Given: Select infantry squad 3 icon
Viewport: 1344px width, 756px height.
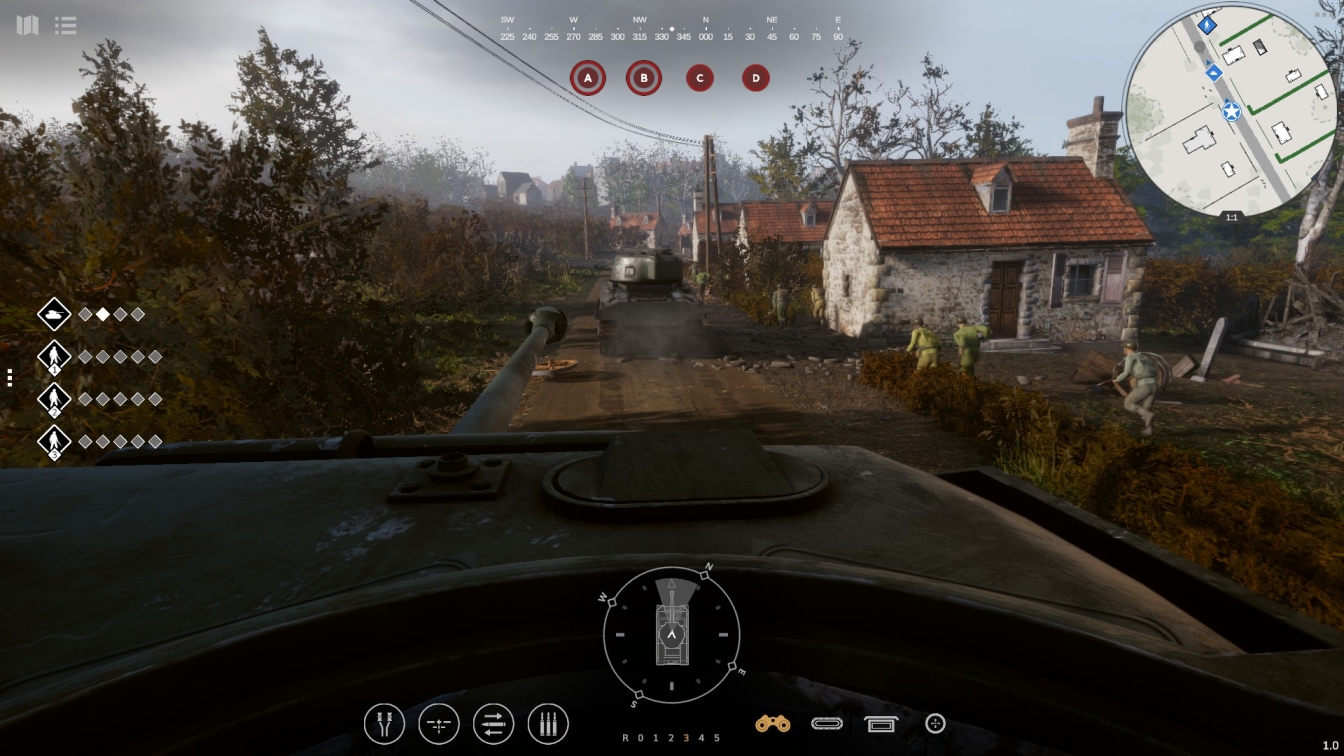Looking at the screenshot, I should point(54,441).
